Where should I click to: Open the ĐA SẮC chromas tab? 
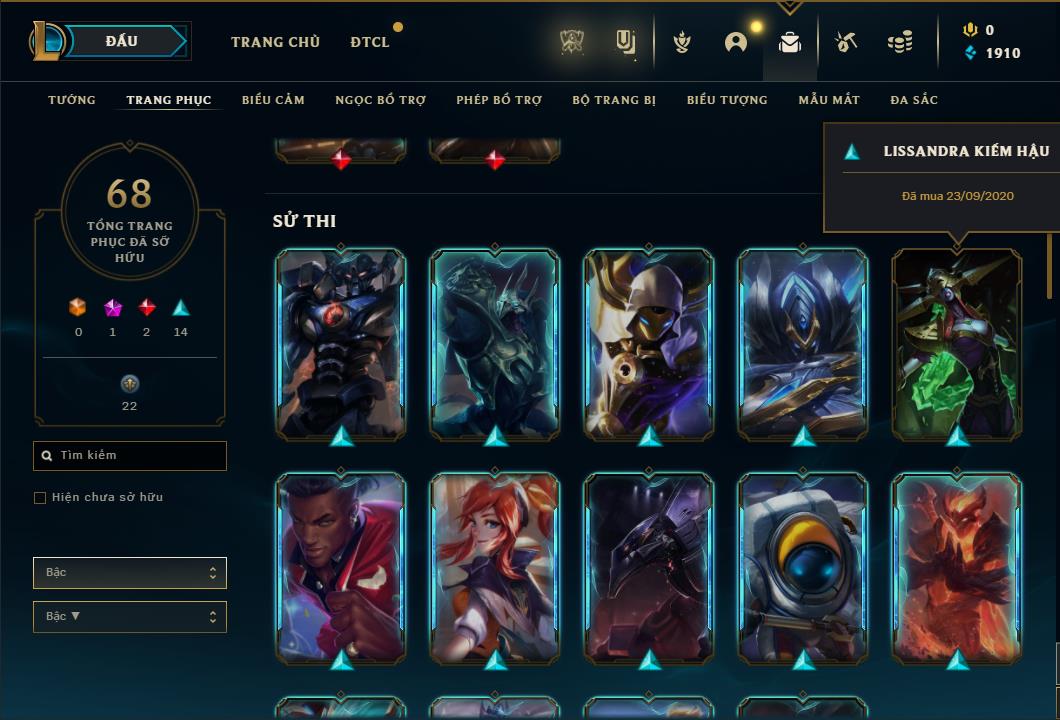(914, 100)
